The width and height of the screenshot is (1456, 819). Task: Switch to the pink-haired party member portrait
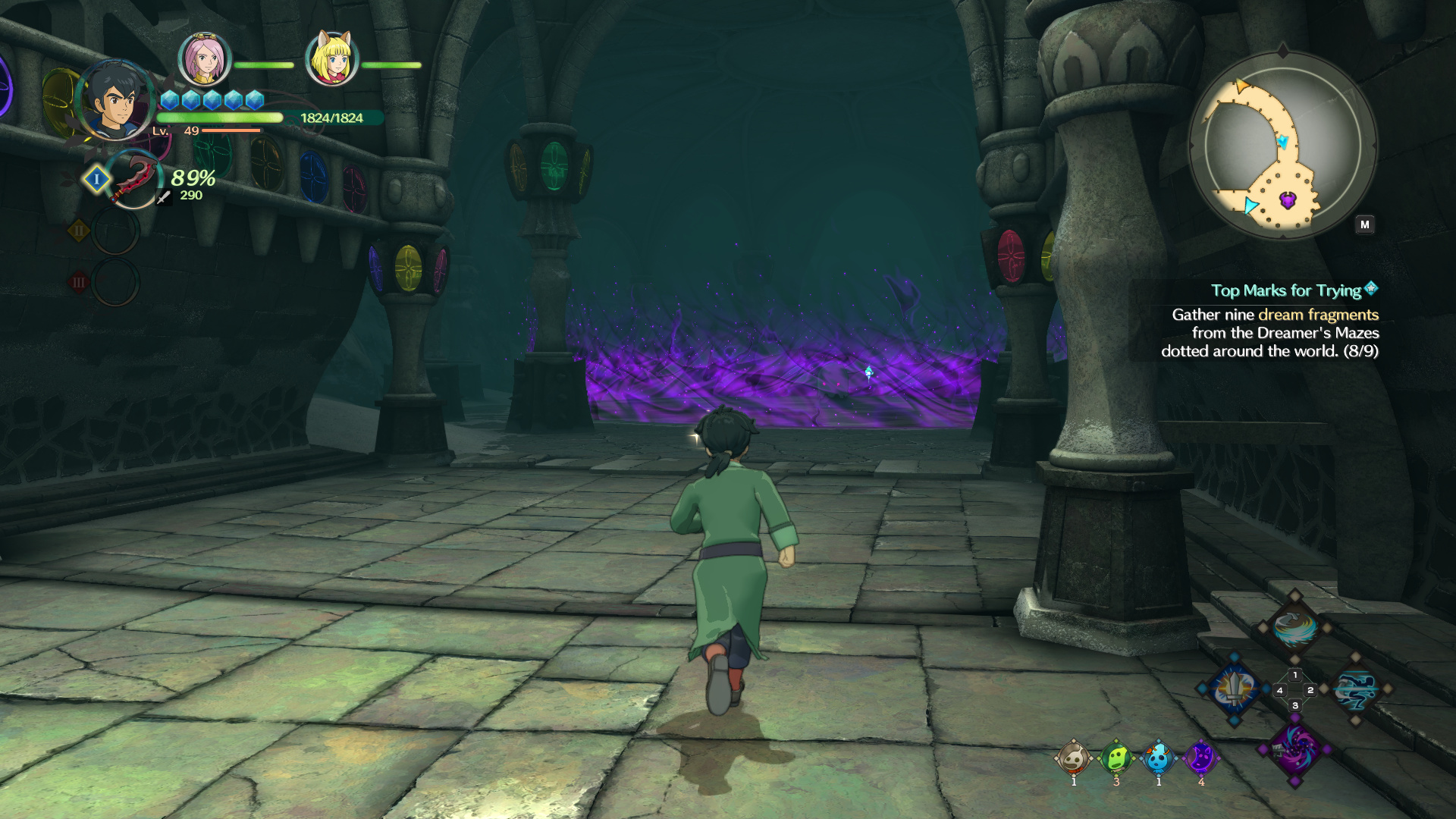(x=204, y=59)
